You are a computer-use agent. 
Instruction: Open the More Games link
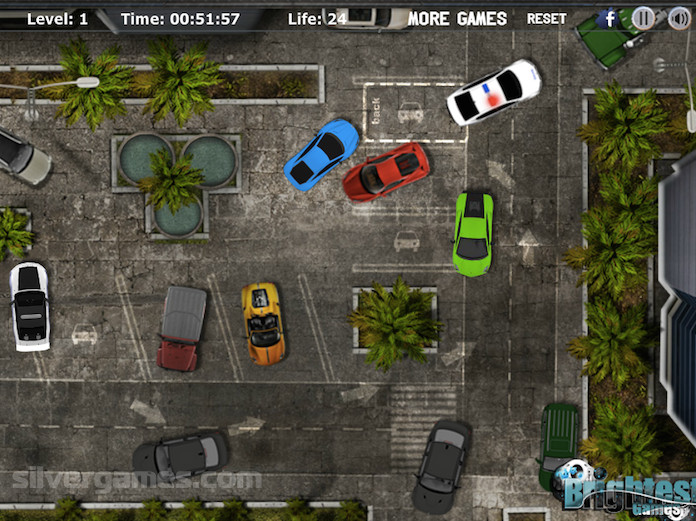(457, 18)
